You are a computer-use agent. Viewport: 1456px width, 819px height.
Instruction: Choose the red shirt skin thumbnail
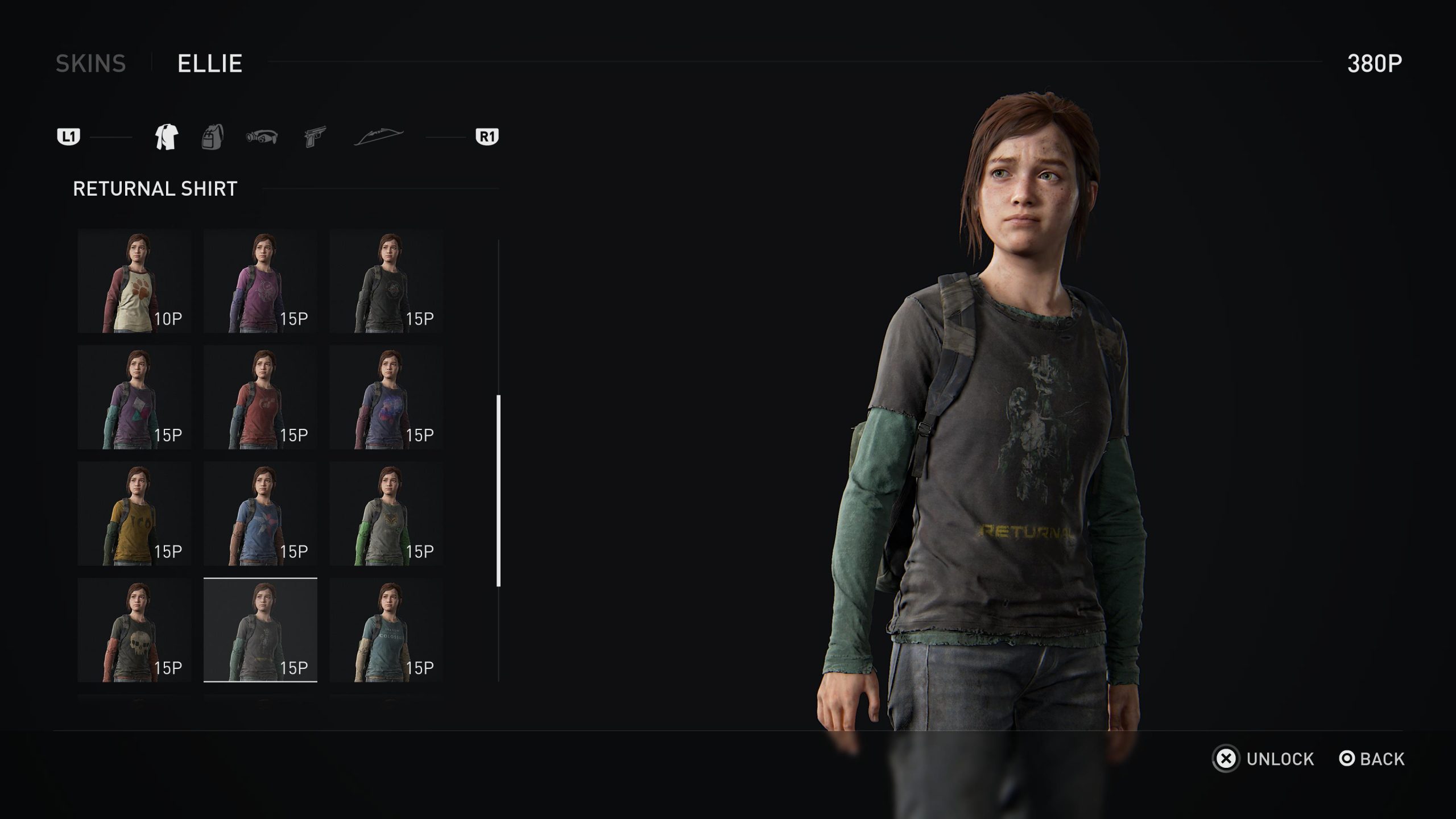tap(260, 398)
